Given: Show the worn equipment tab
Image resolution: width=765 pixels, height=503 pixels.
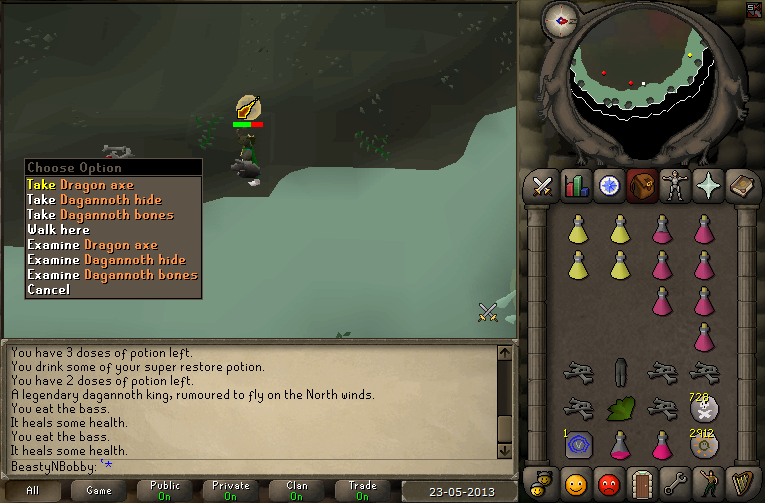Looking at the screenshot, I should point(675,187).
